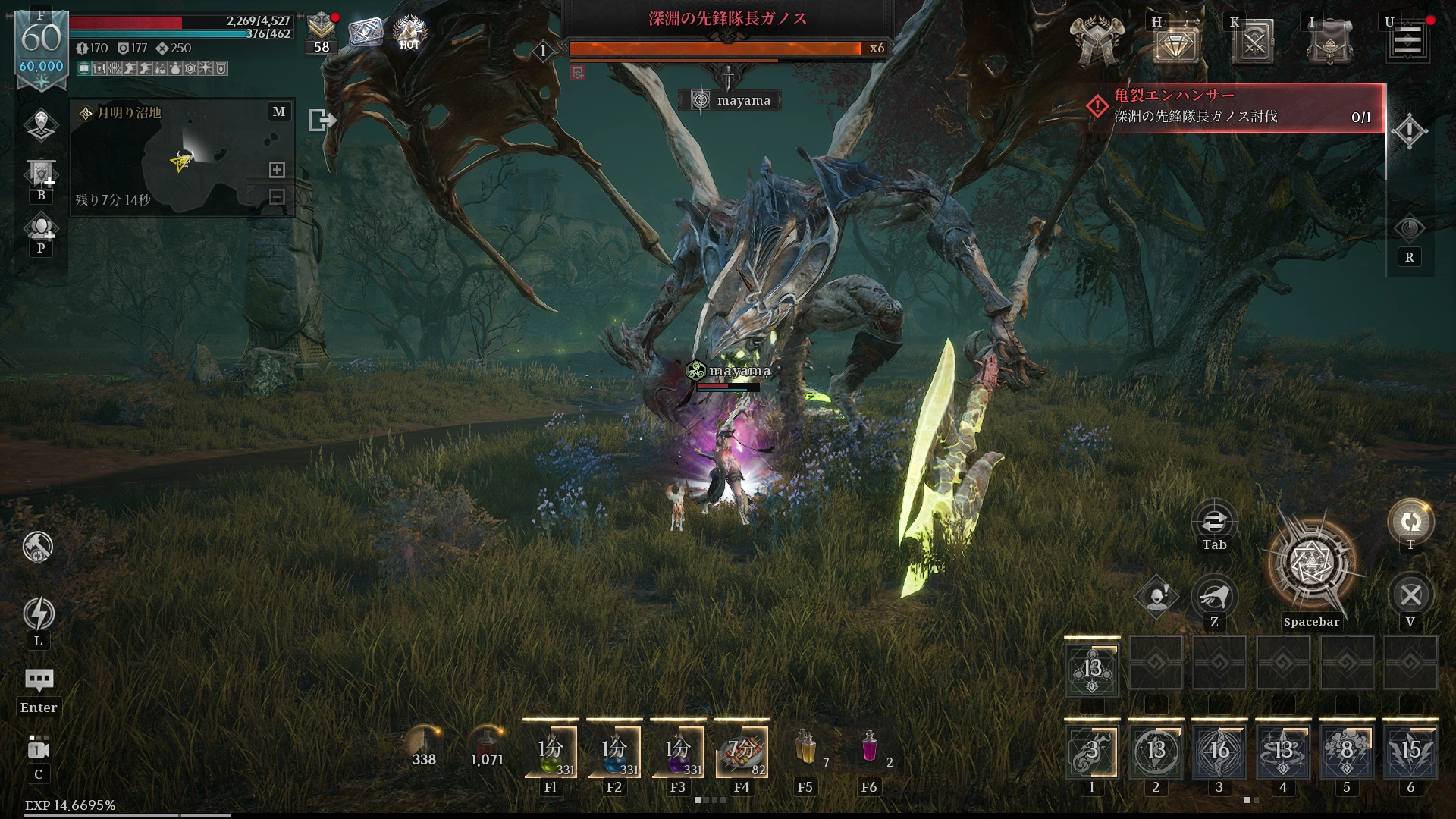Toggle the lightning bolt auto-battle icon
This screenshot has height=819, width=1456.
point(39,613)
